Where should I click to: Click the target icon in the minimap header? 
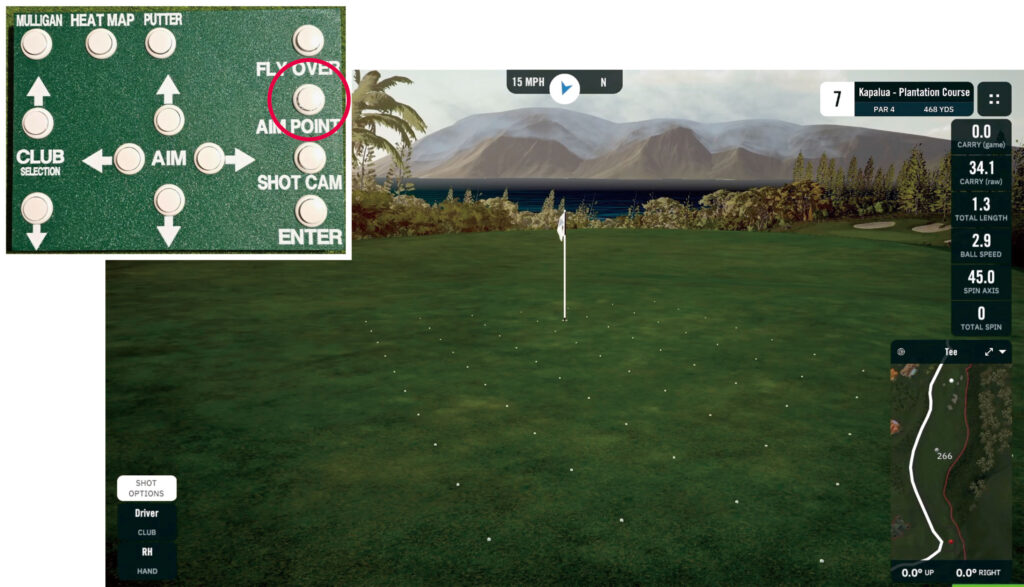tap(901, 352)
